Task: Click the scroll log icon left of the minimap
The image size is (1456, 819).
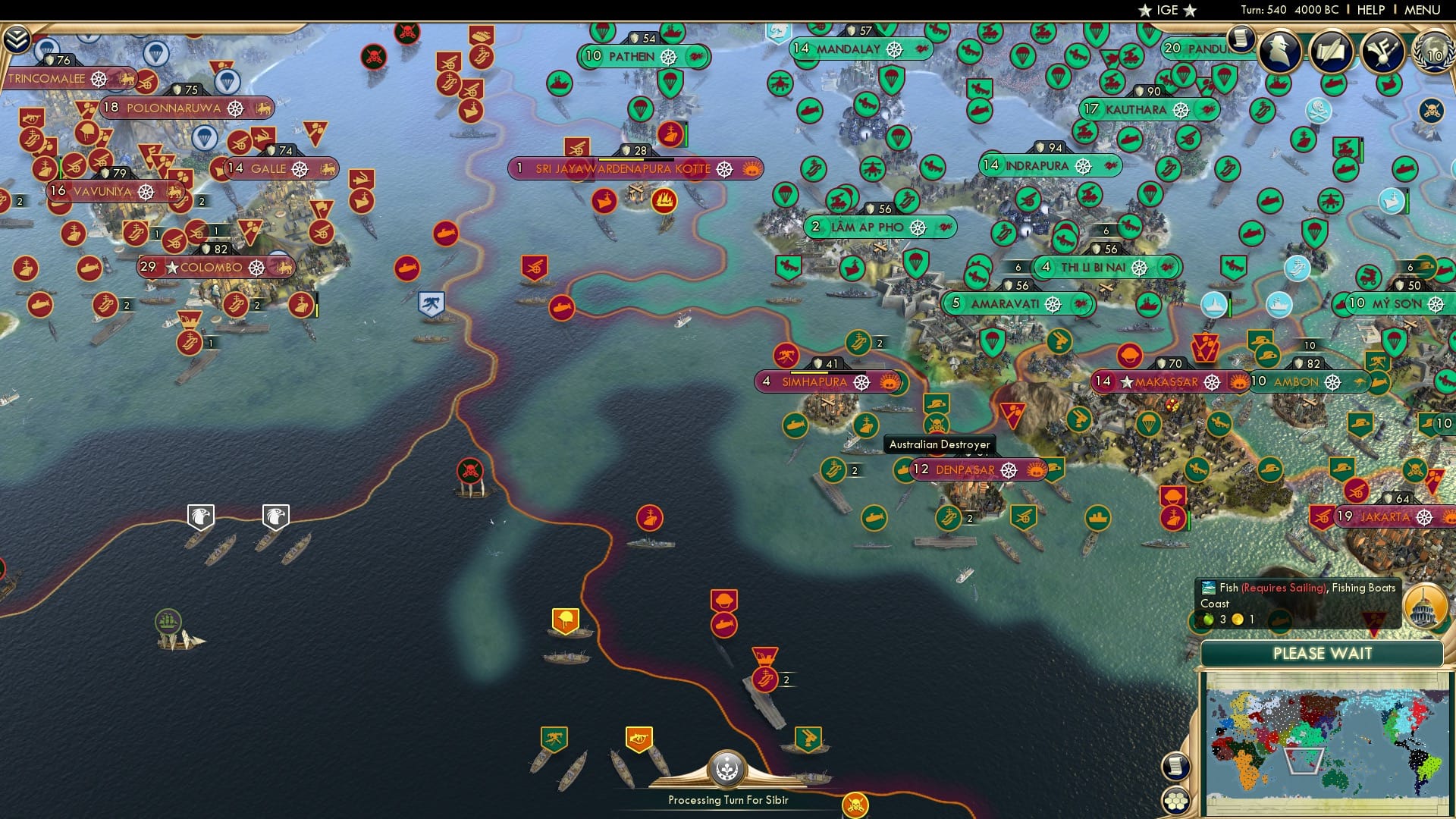Action: coord(1175,767)
